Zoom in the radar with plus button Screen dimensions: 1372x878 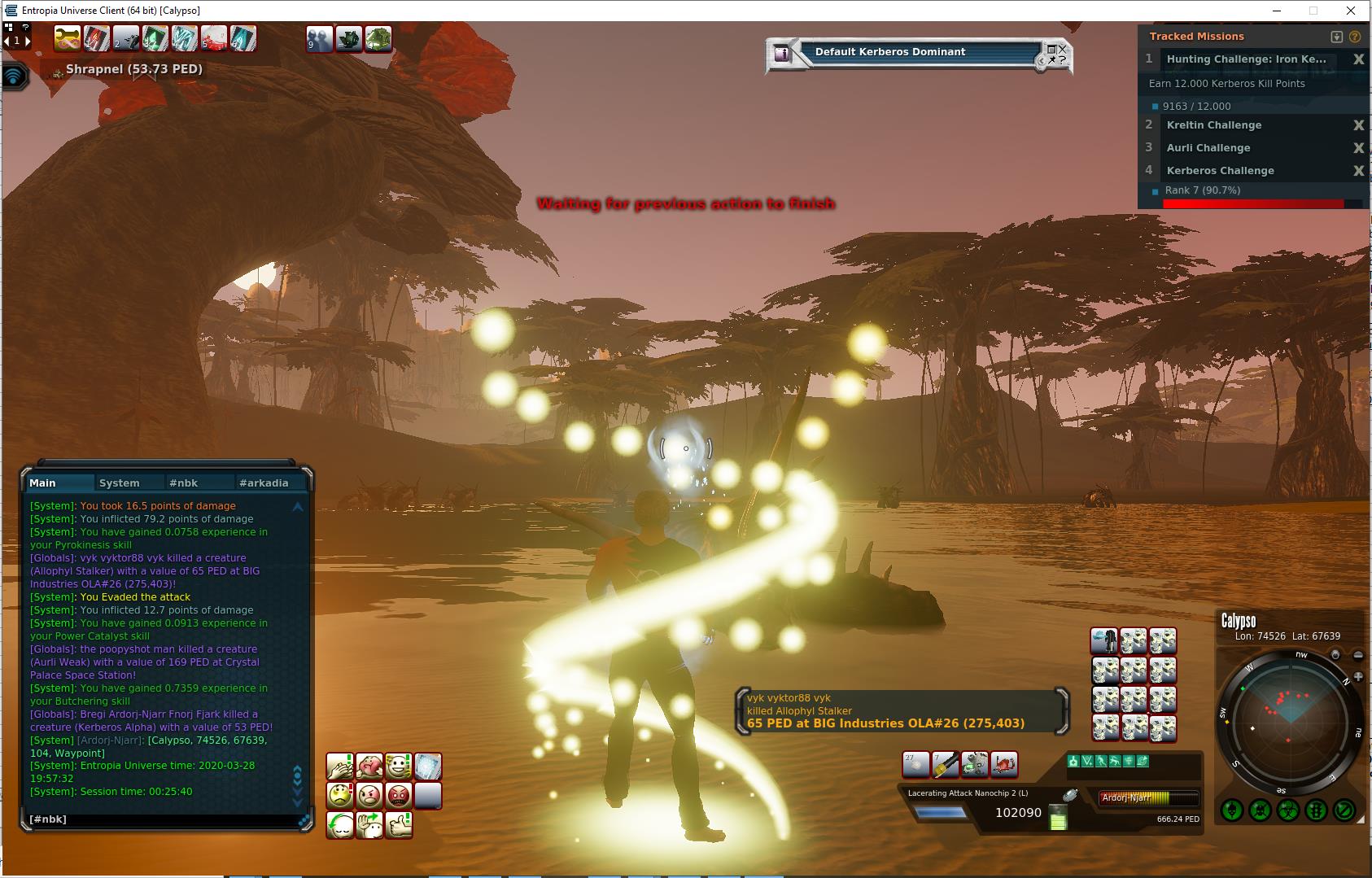point(1358,677)
